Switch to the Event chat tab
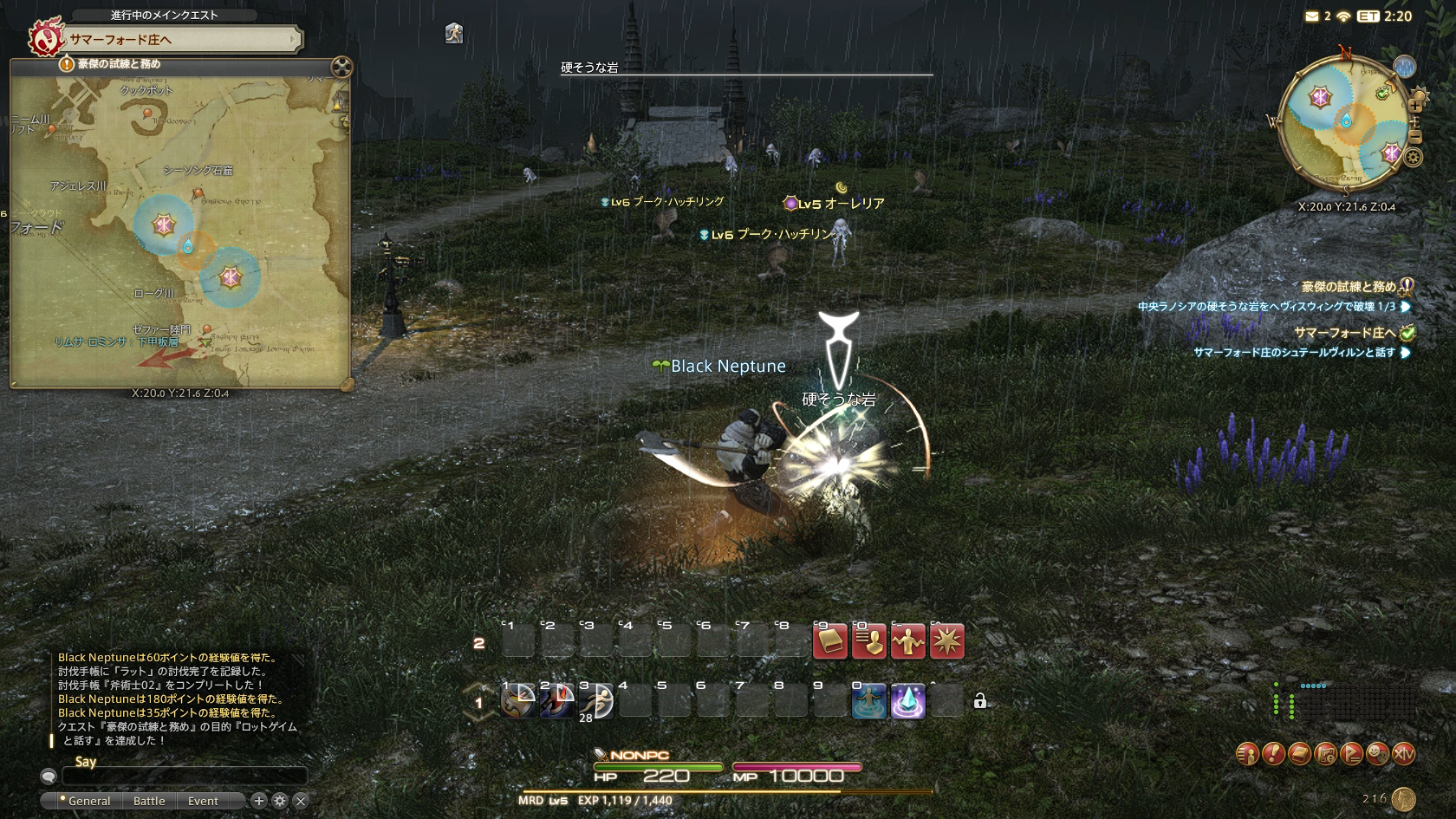The width and height of the screenshot is (1456, 819). [203, 801]
